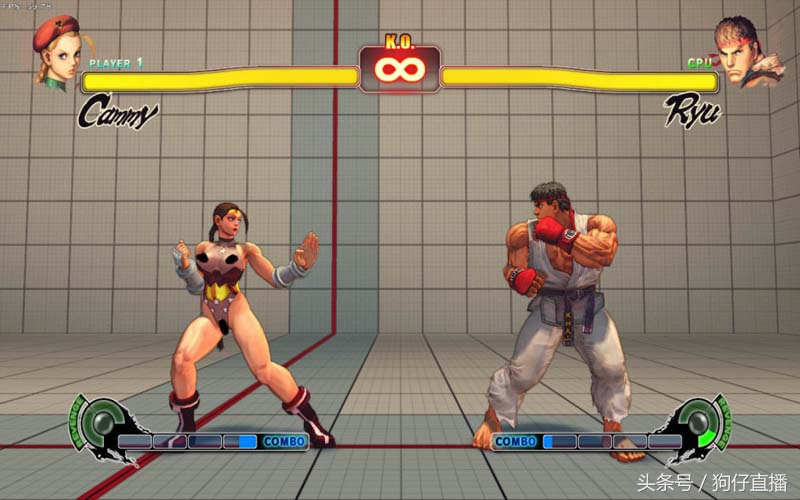Click Cammy's character portrait
This screenshot has width=800, height=500.
click(56, 52)
